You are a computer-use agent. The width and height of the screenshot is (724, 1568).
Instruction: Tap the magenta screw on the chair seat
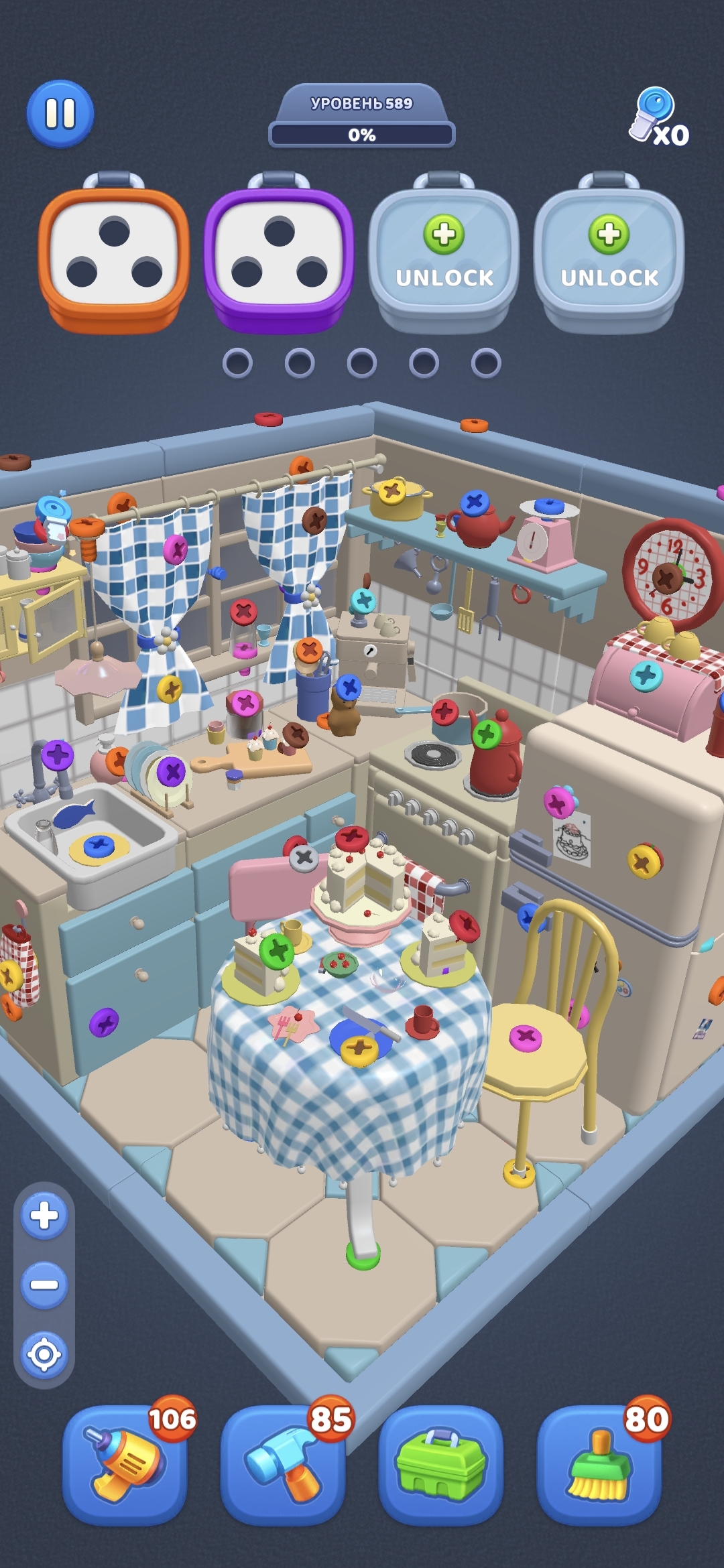[526, 1038]
